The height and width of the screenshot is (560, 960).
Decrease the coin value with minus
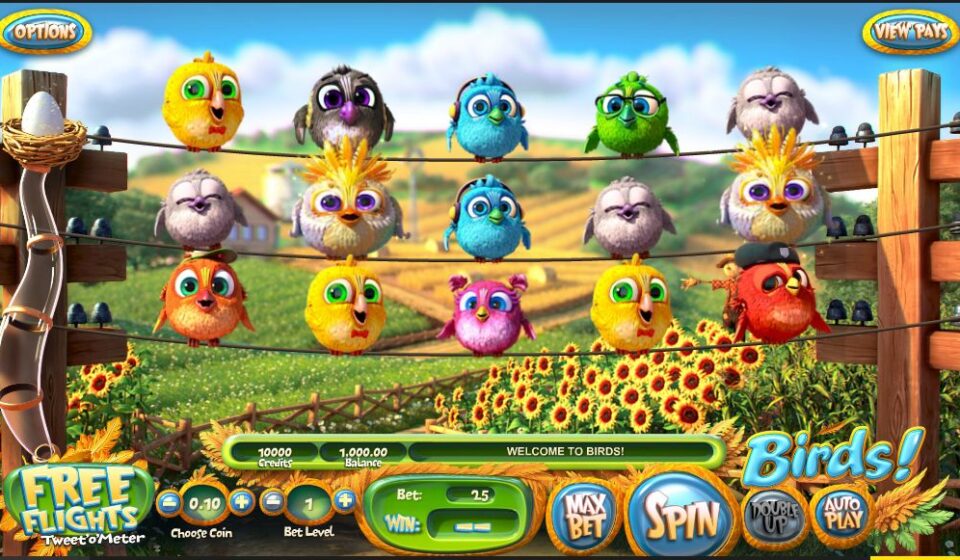click(x=170, y=501)
